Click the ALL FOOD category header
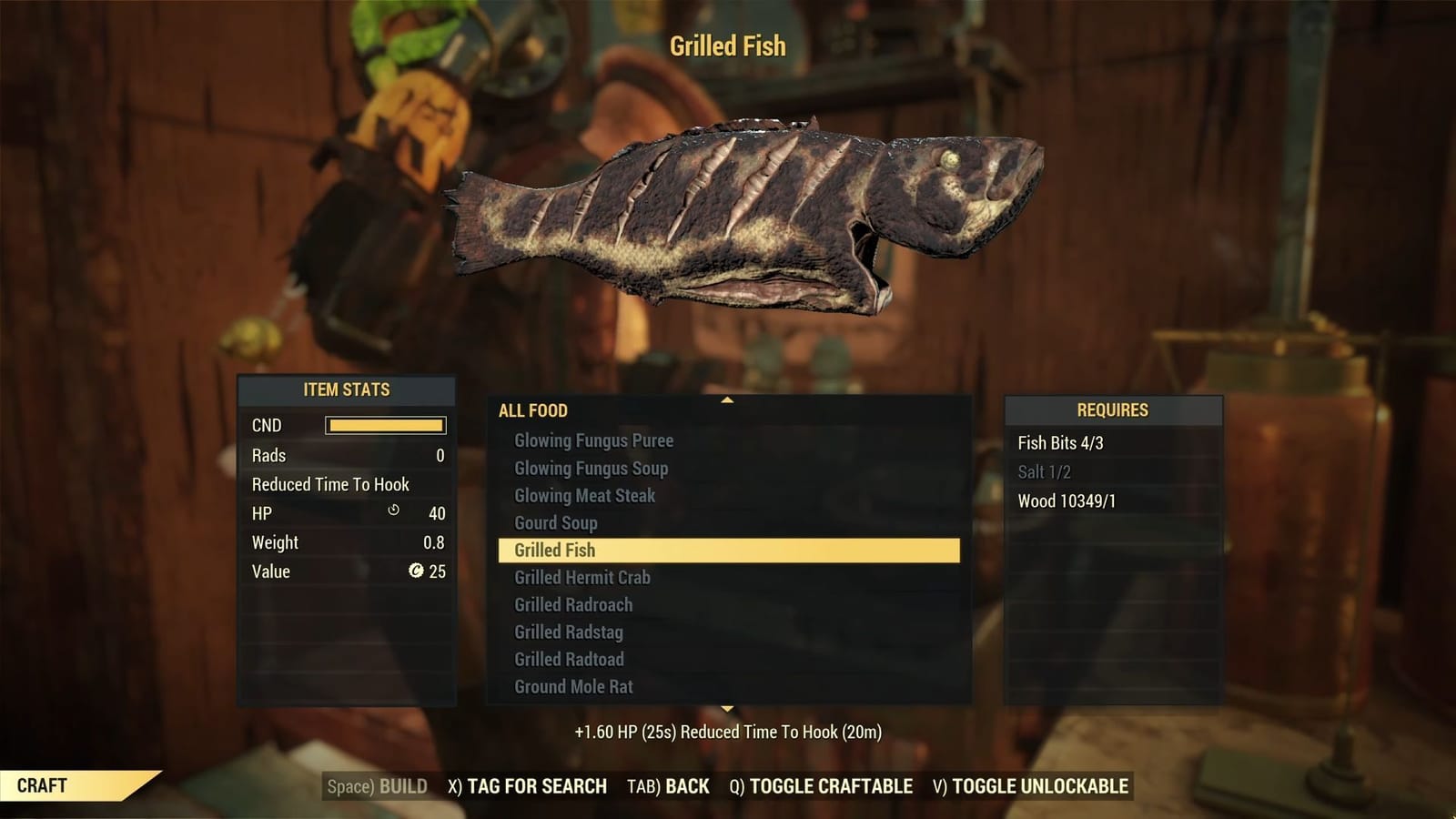The width and height of the screenshot is (1456, 819). [x=531, y=411]
